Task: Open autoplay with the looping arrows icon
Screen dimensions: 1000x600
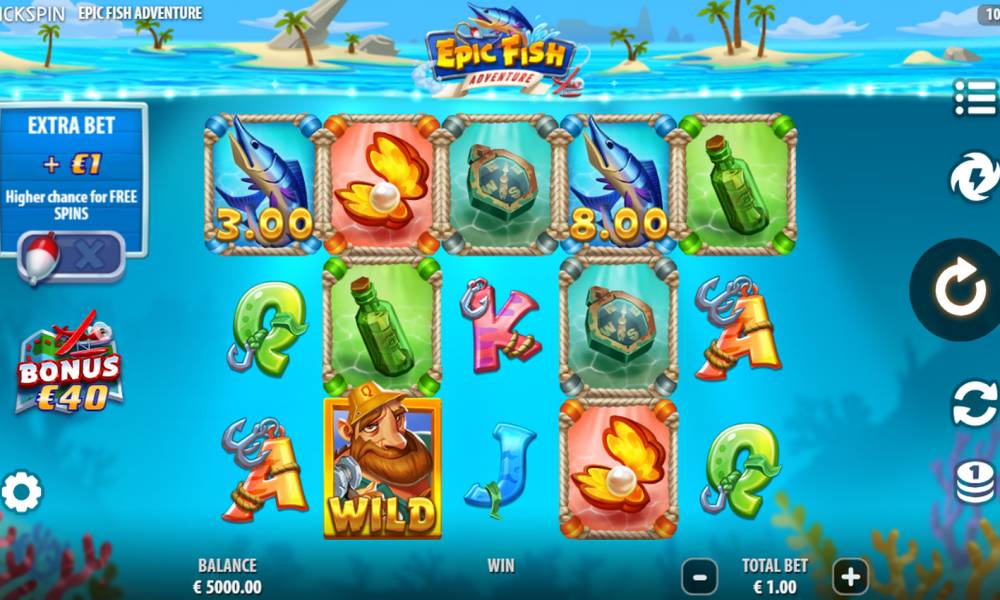Action: tap(974, 404)
